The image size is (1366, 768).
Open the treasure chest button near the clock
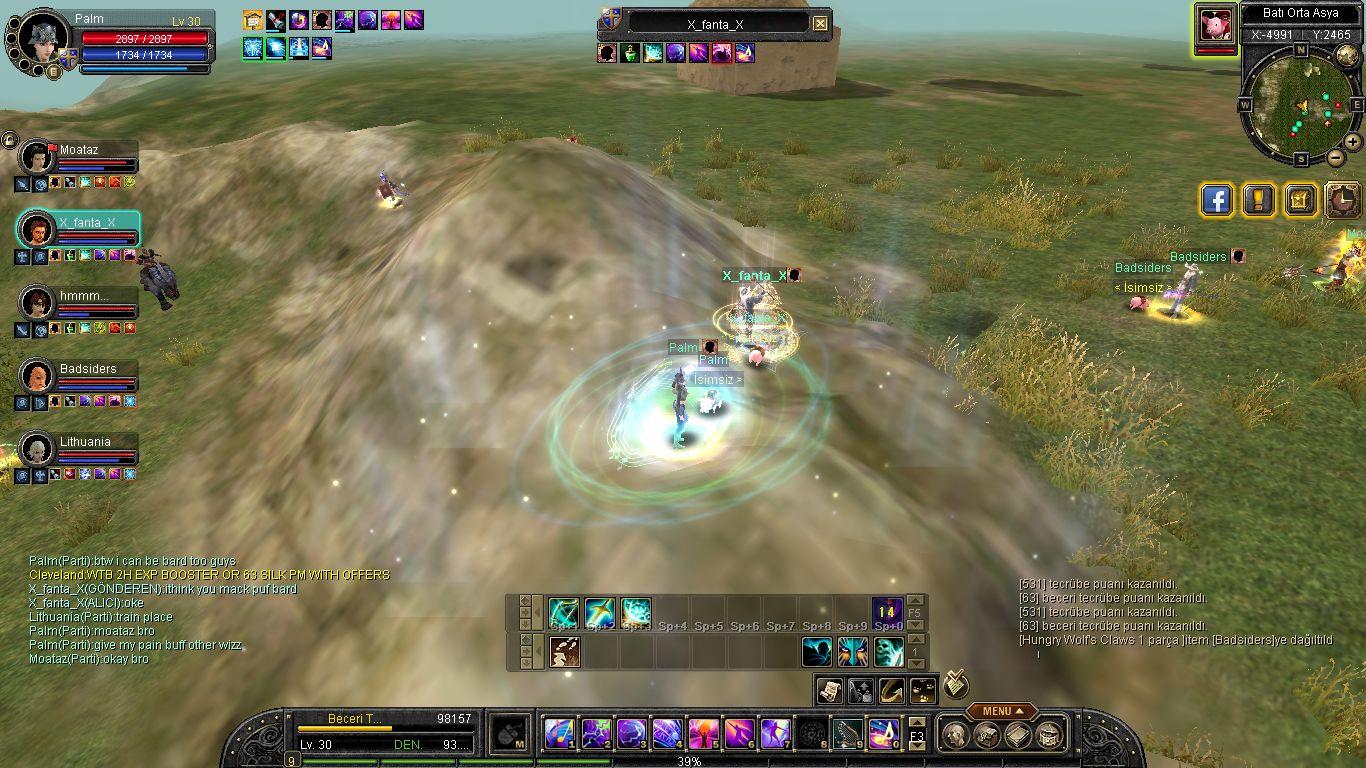(x=1300, y=200)
